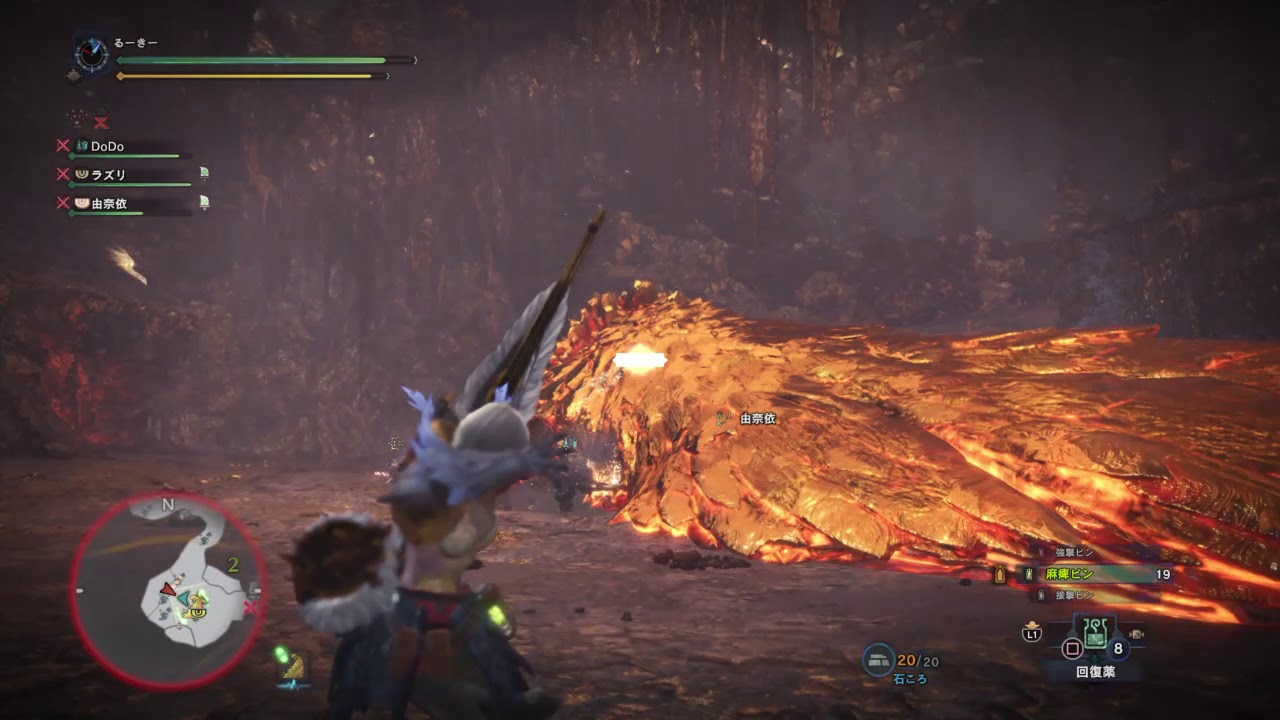Image resolution: width=1280 pixels, height=720 pixels.
Task: Select party member 由奈依 in party list
Action: click(108, 203)
